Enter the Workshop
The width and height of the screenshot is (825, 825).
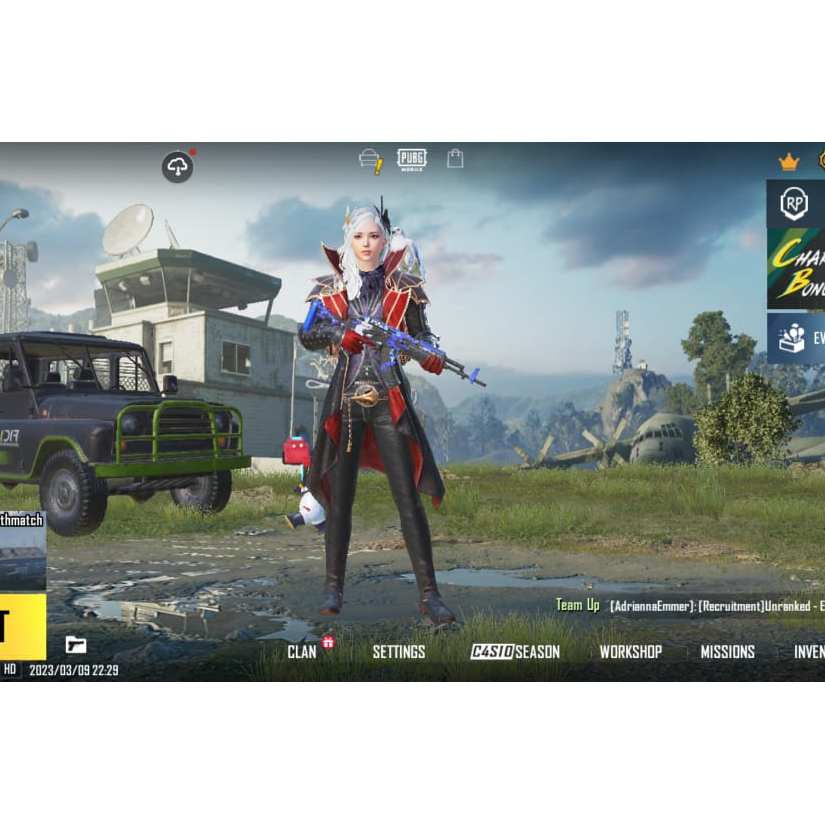[630, 652]
